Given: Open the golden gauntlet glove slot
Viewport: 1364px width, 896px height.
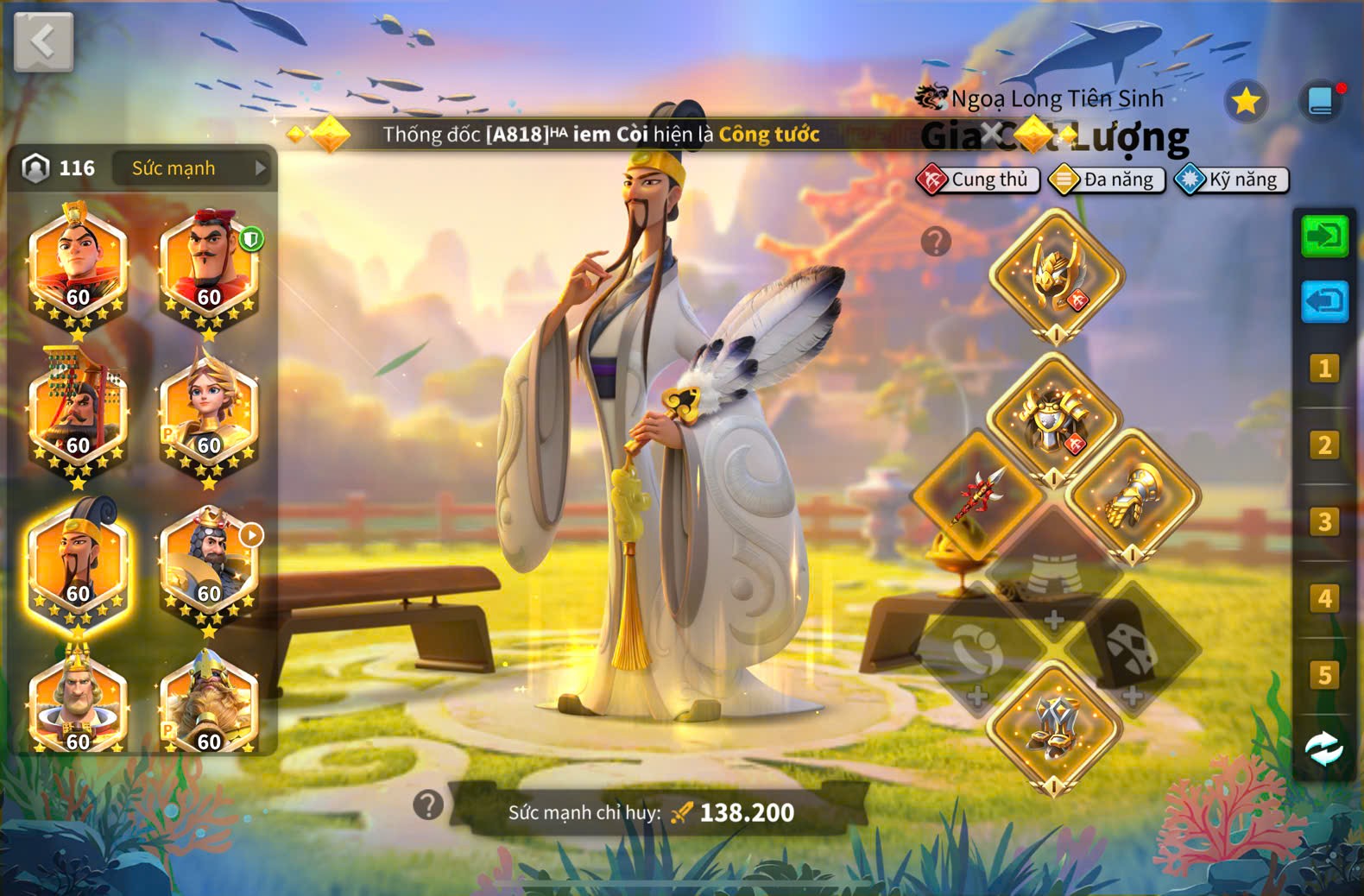Looking at the screenshot, I should click(x=1133, y=496).
